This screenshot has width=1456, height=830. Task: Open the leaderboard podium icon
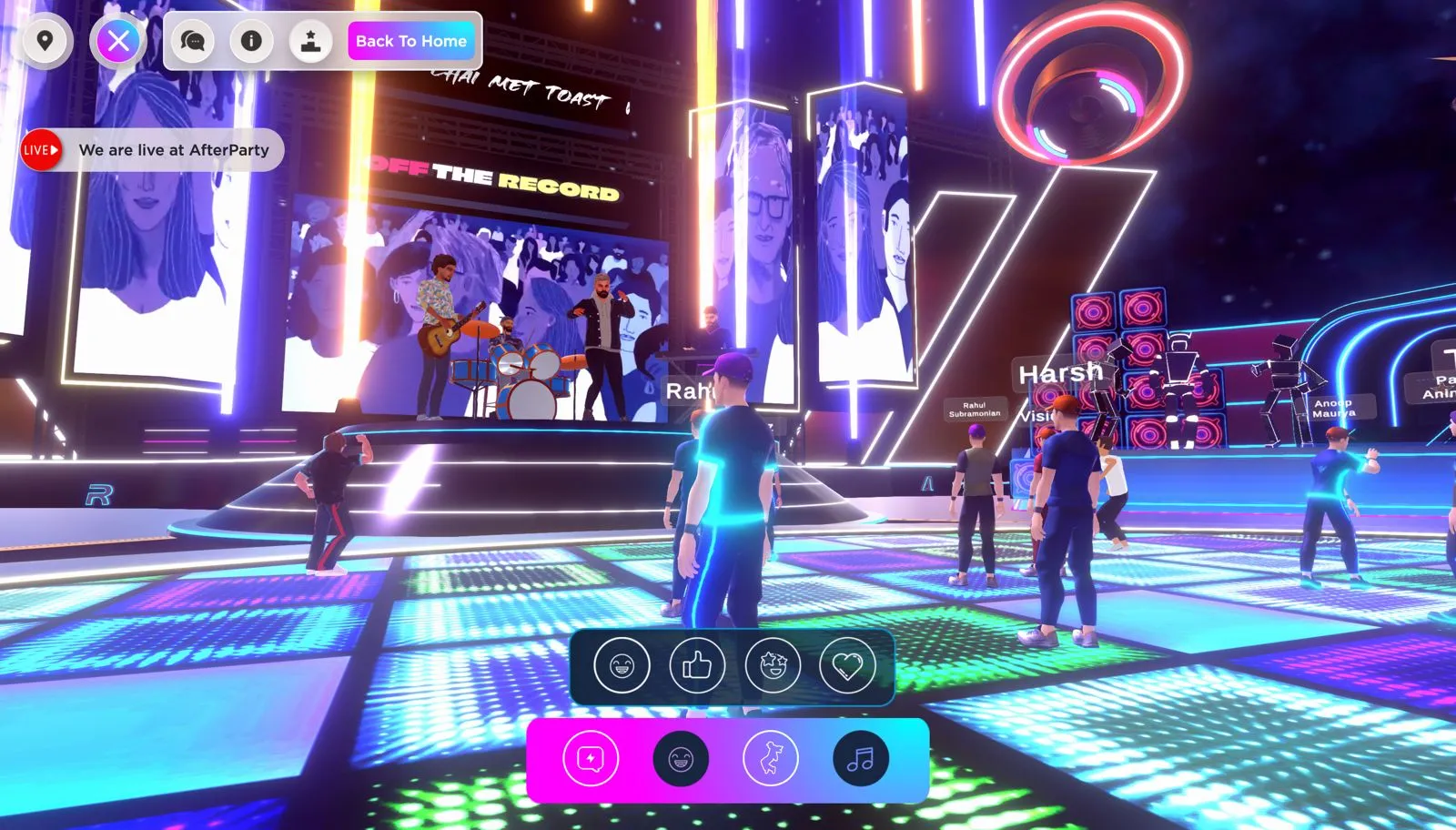point(310,41)
